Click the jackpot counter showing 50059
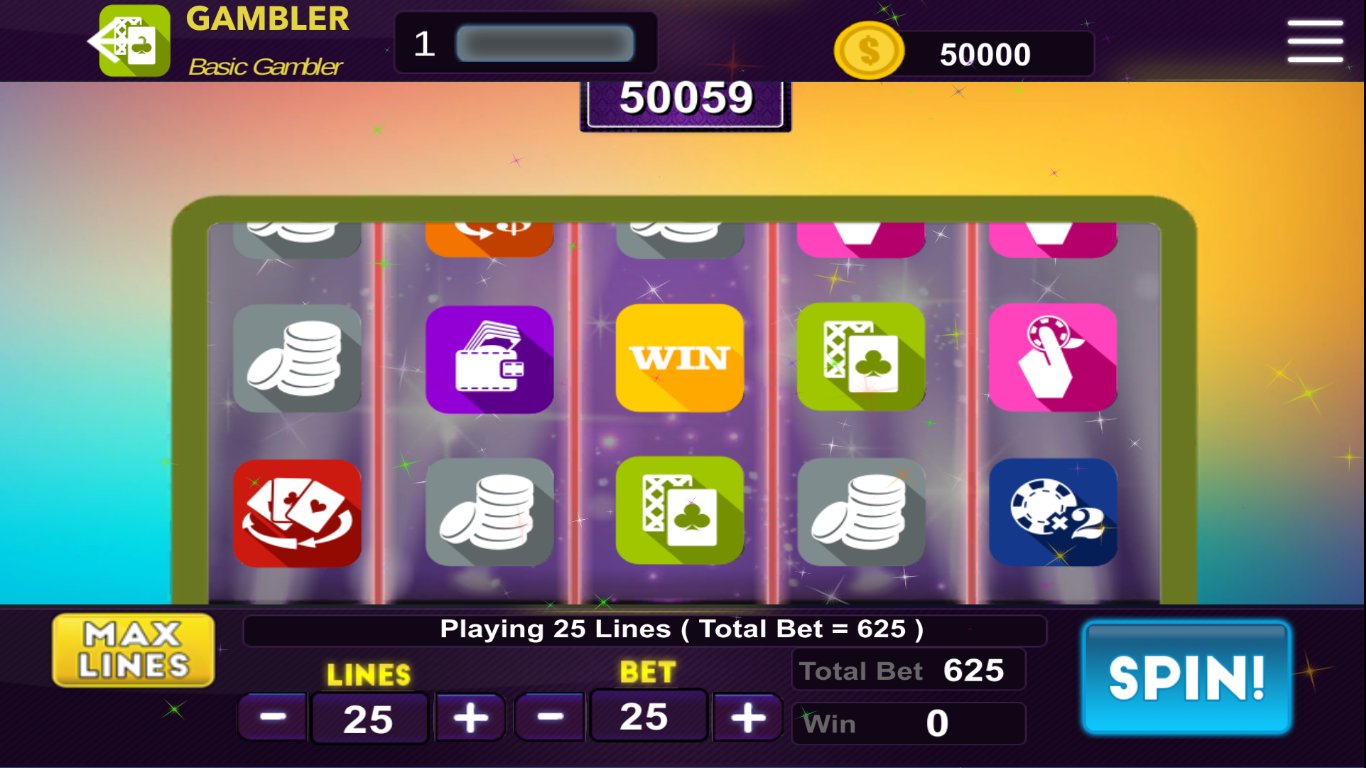Image resolution: width=1366 pixels, height=768 pixels. tap(685, 98)
